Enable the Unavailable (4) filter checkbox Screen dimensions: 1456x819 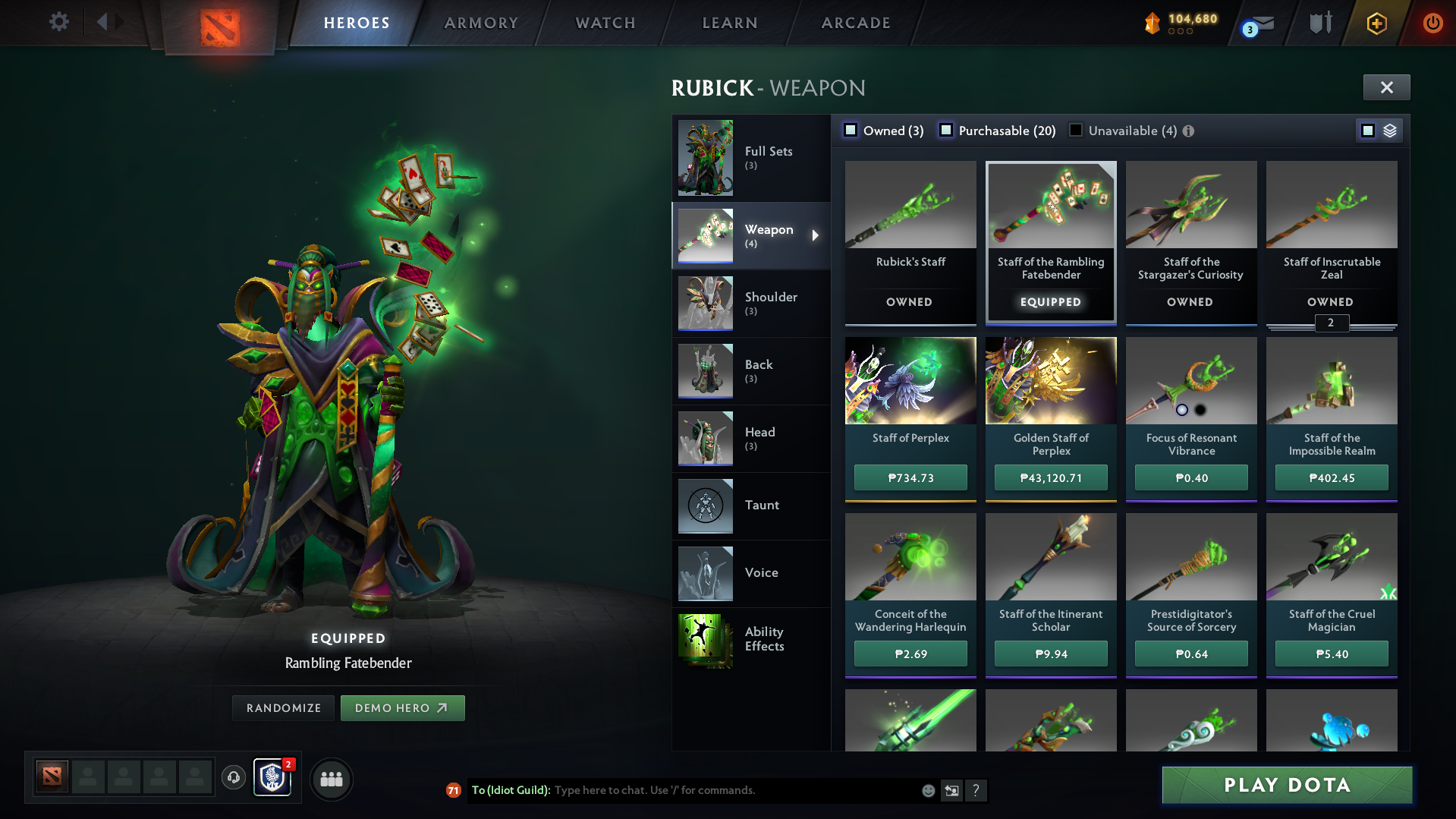1074,130
